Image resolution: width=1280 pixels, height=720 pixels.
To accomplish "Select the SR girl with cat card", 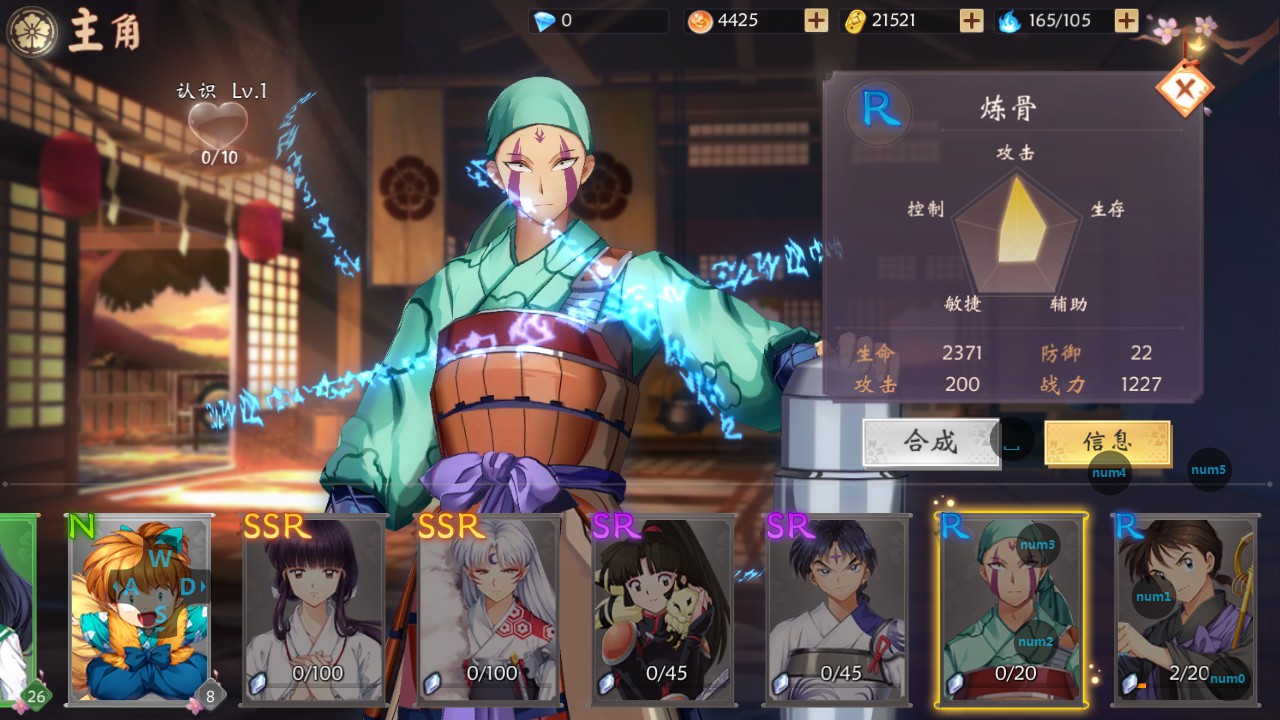I will 664,608.
